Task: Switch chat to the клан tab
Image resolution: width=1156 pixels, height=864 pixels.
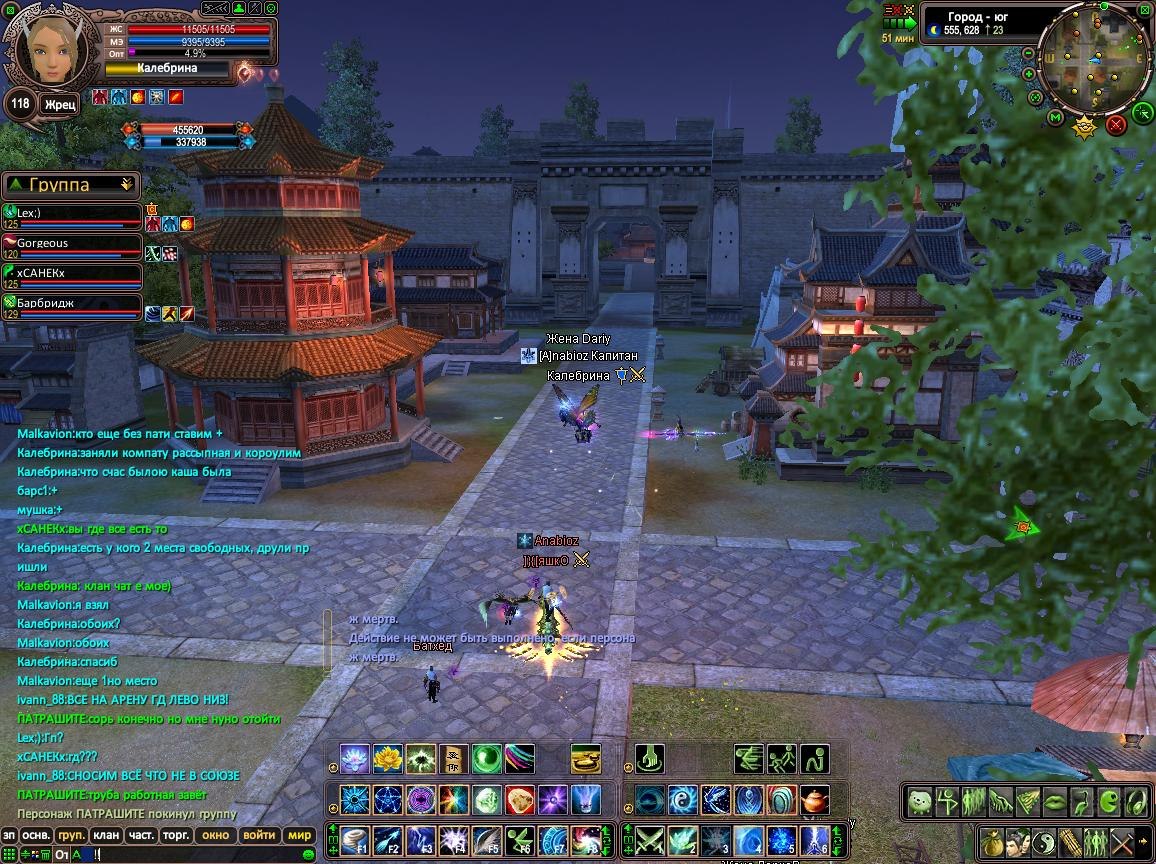Action: (105, 835)
